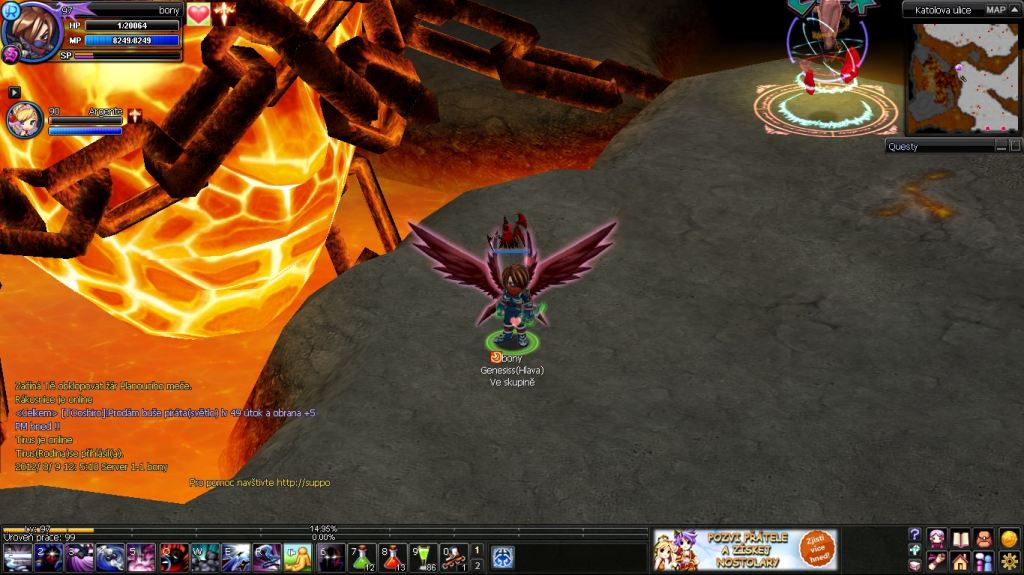Use the green potion in slot 7
The image size is (1024, 575).
pyautogui.click(x=362, y=557)
